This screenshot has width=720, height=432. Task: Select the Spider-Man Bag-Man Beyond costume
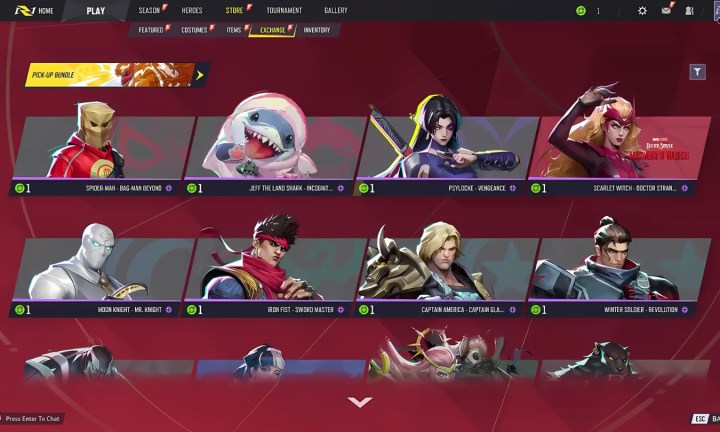click(96, 150)
